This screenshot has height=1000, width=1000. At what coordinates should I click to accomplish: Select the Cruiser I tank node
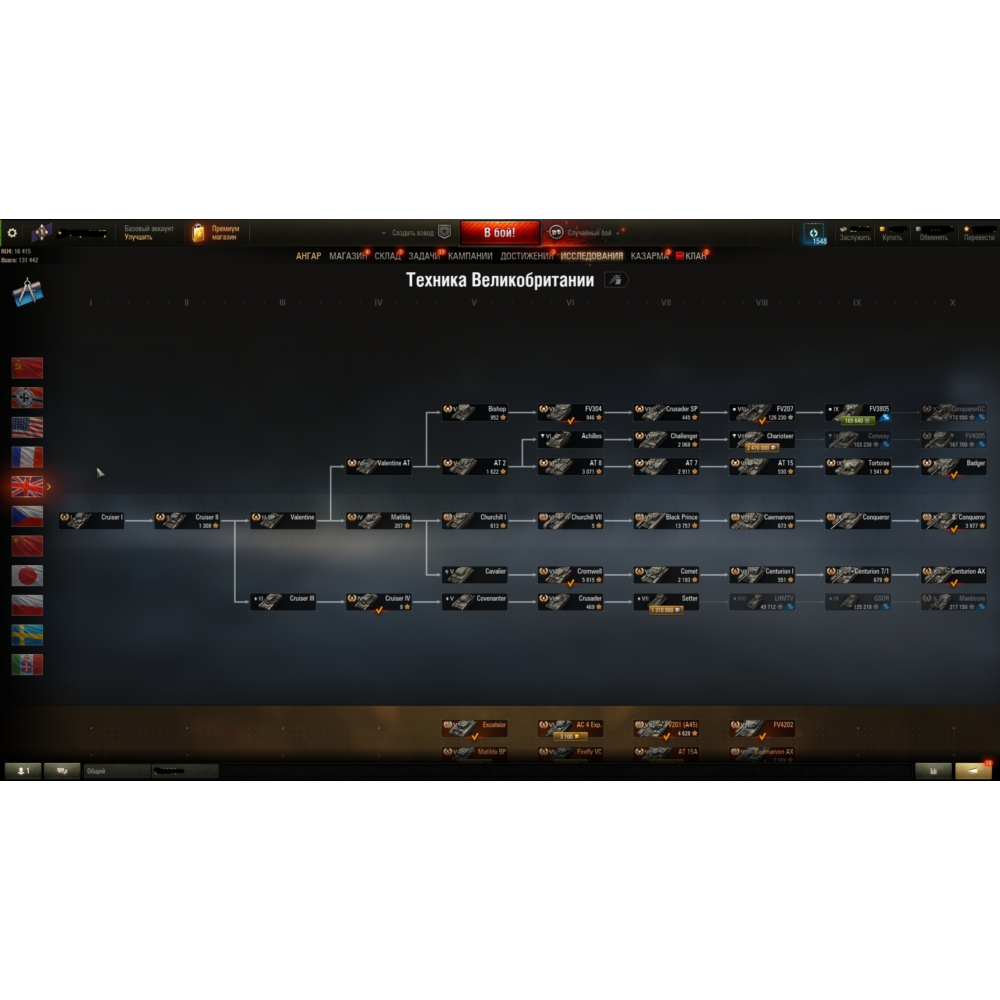[92, 520]
